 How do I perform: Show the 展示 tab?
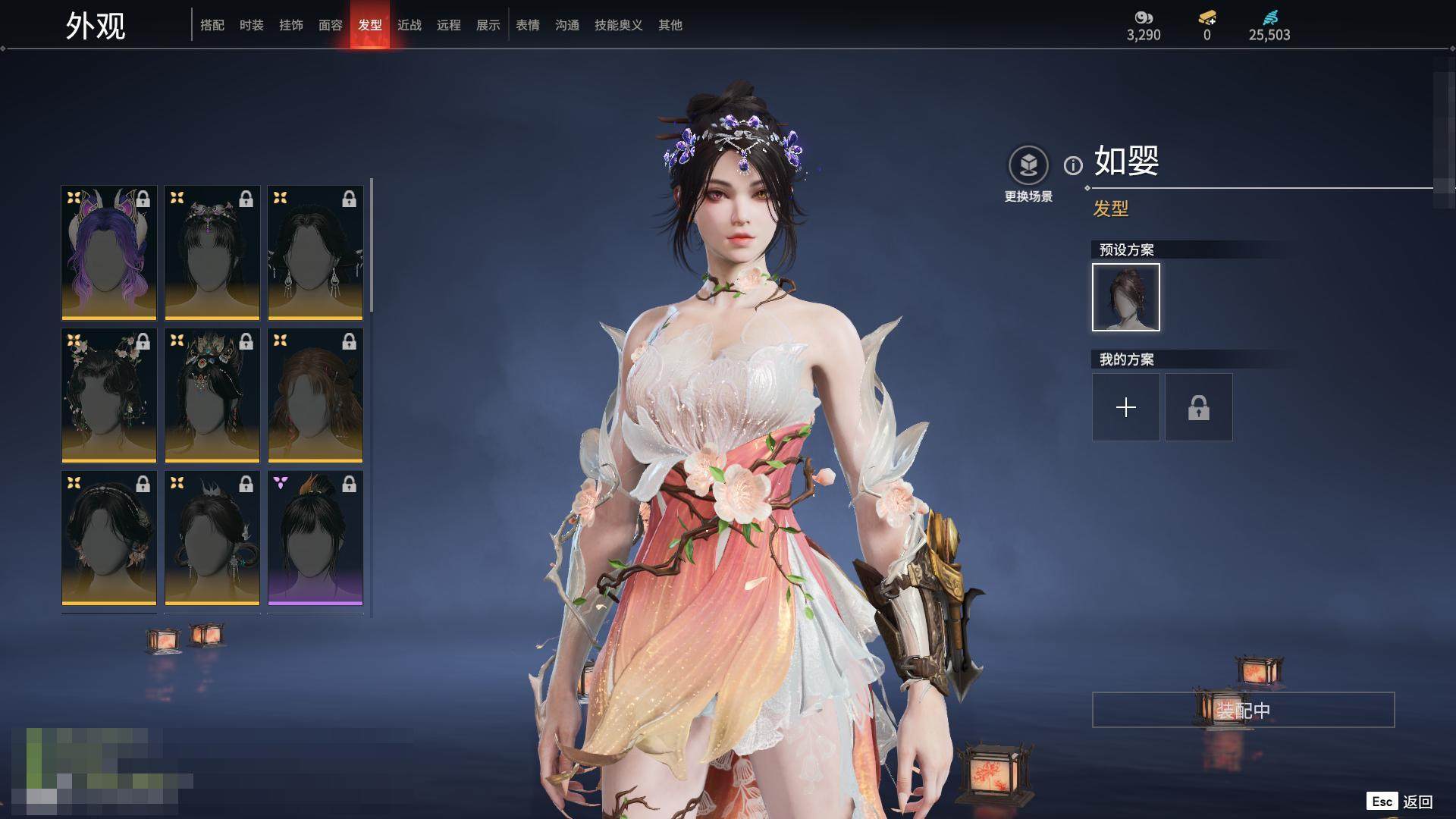(488, 25)
